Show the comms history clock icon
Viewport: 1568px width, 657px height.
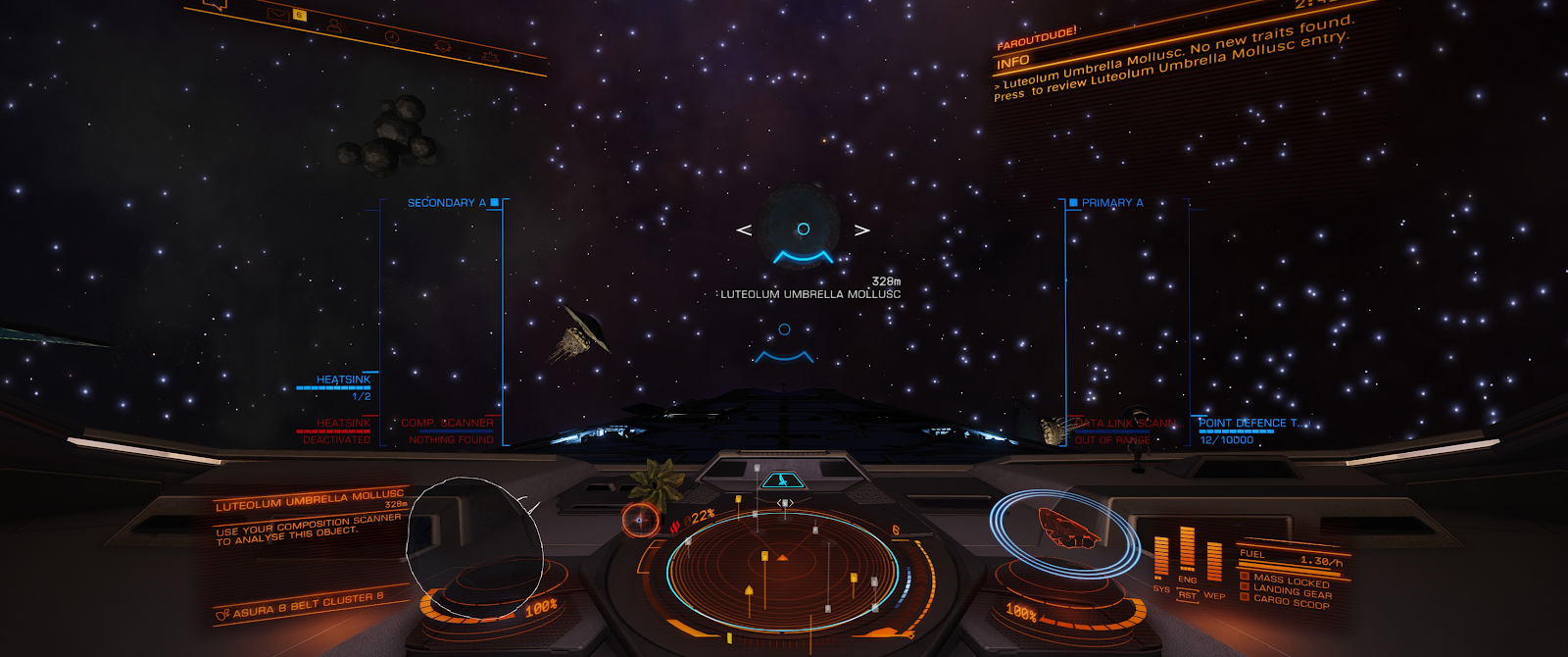click(x=391, y=36)
